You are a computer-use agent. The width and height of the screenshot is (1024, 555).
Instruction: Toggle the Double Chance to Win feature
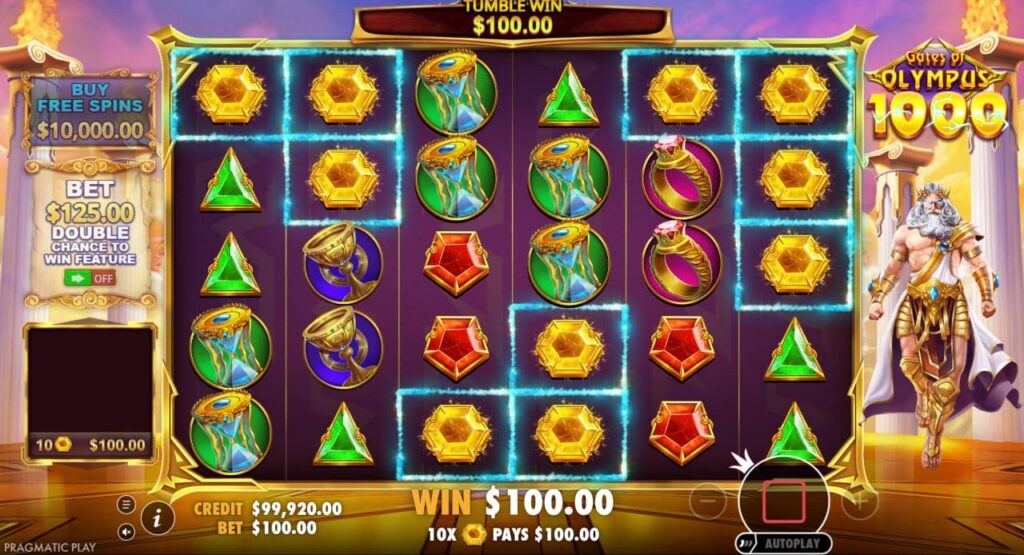[90, 279]
